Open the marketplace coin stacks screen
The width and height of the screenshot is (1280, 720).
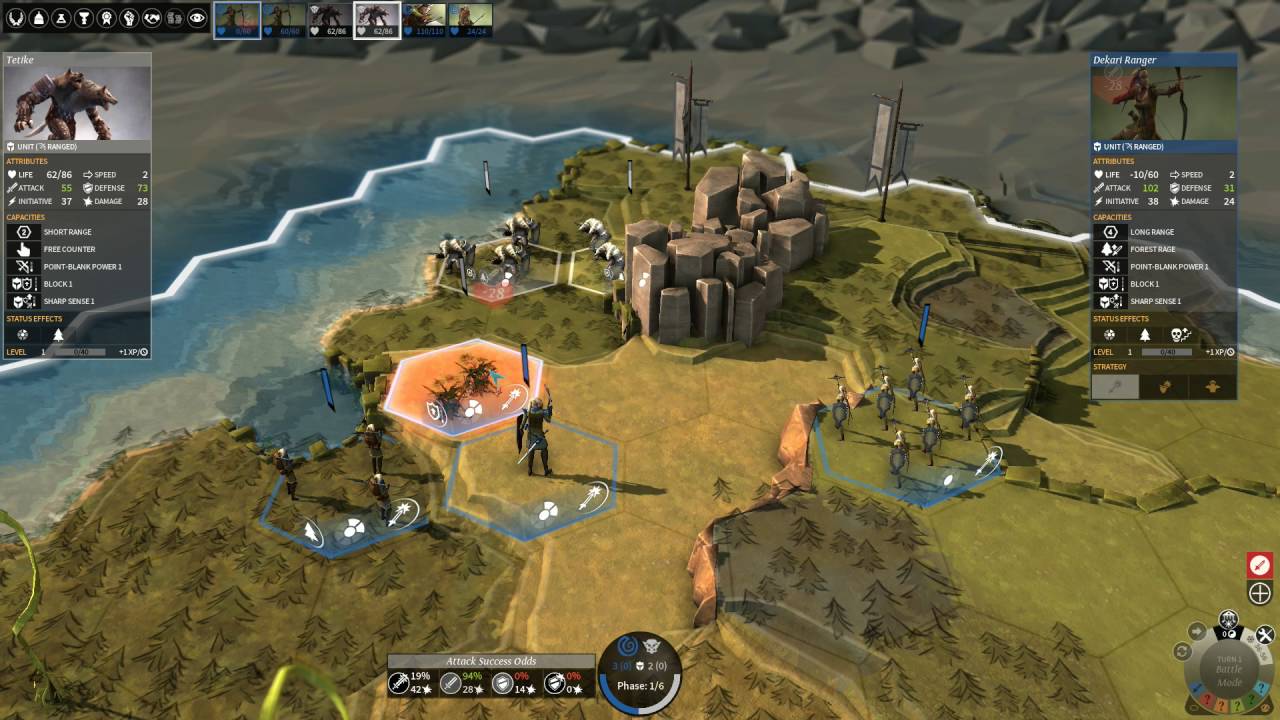tap(174, 17)
